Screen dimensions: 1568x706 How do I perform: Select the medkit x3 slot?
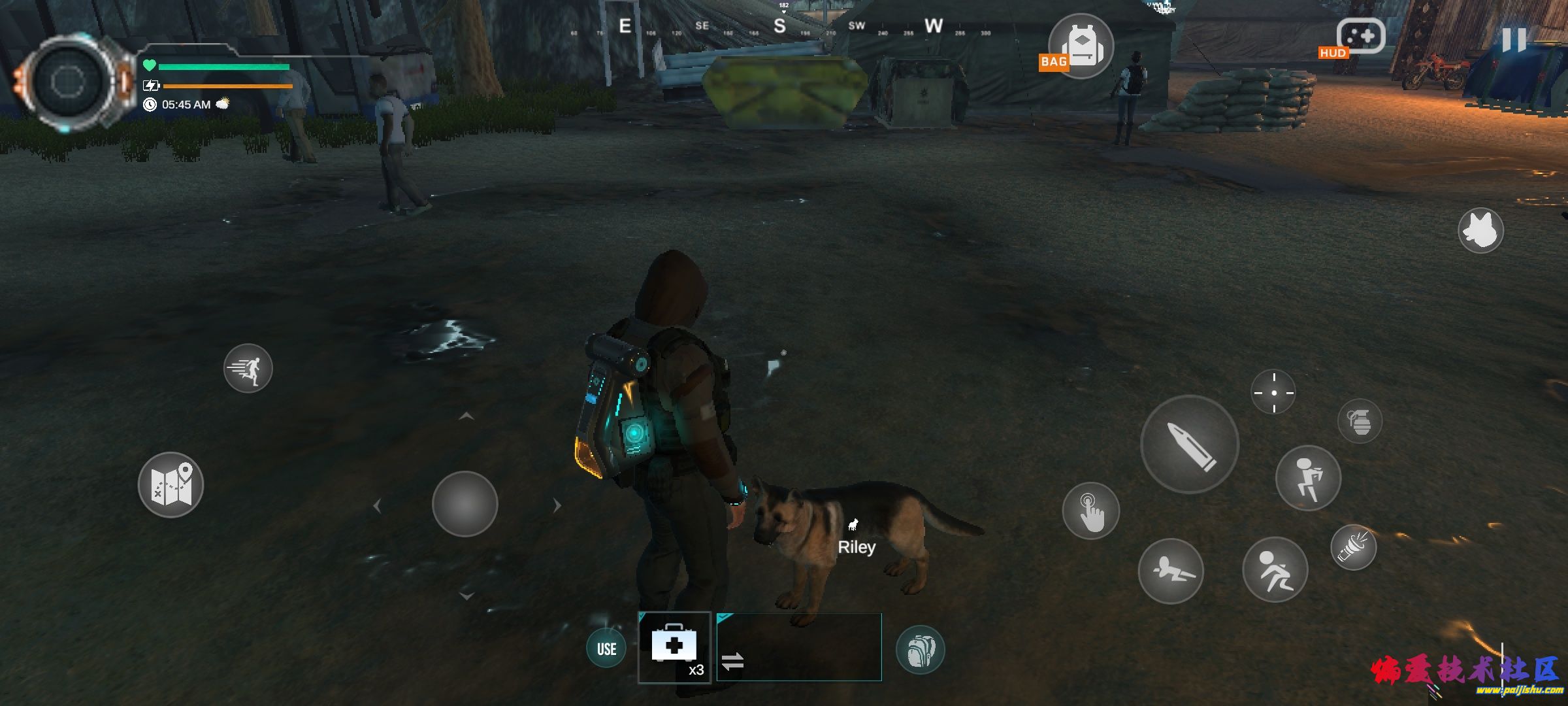674,647
